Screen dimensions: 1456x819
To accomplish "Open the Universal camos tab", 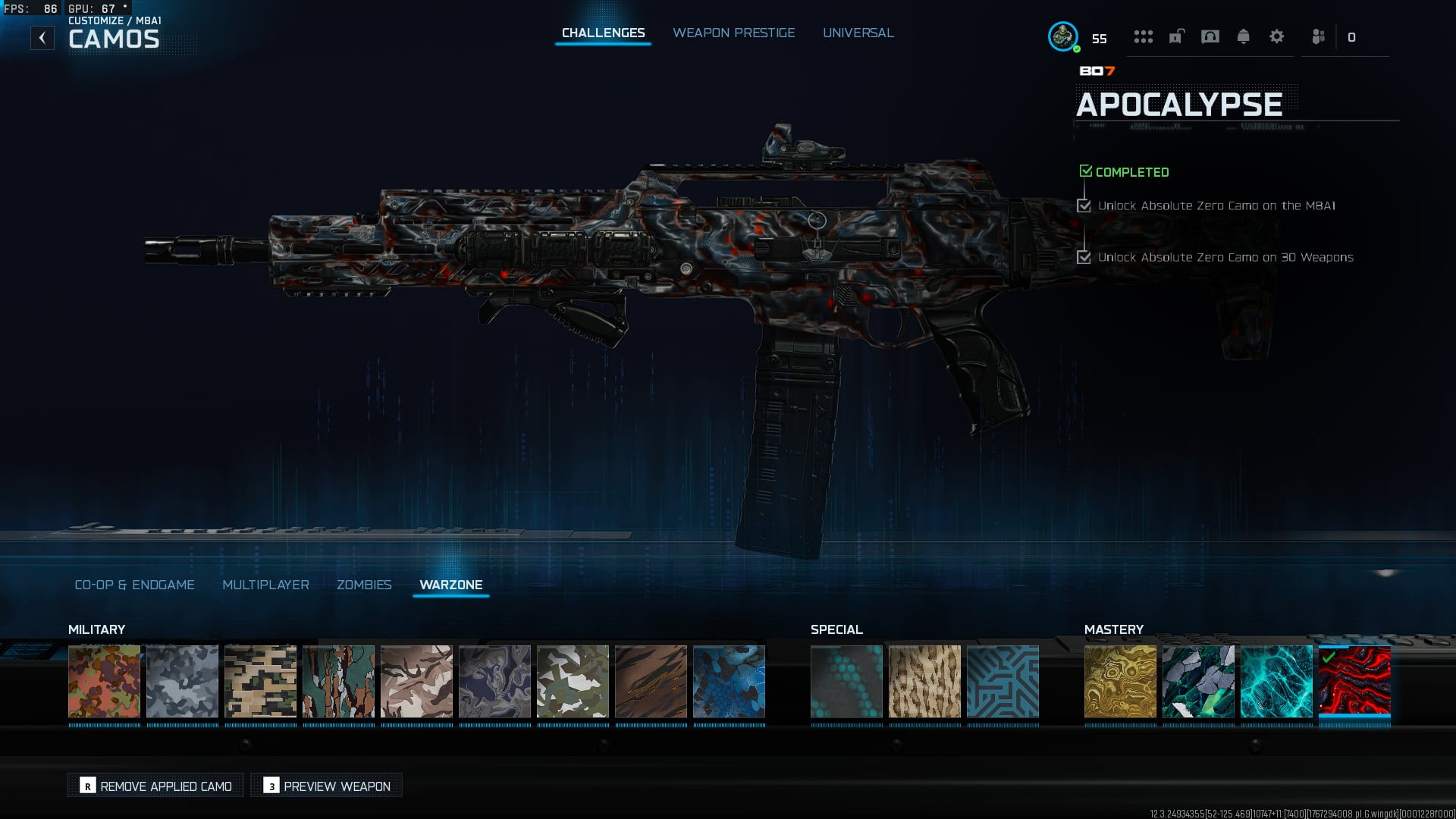I will pyautogui.click(x=858, y=33).
